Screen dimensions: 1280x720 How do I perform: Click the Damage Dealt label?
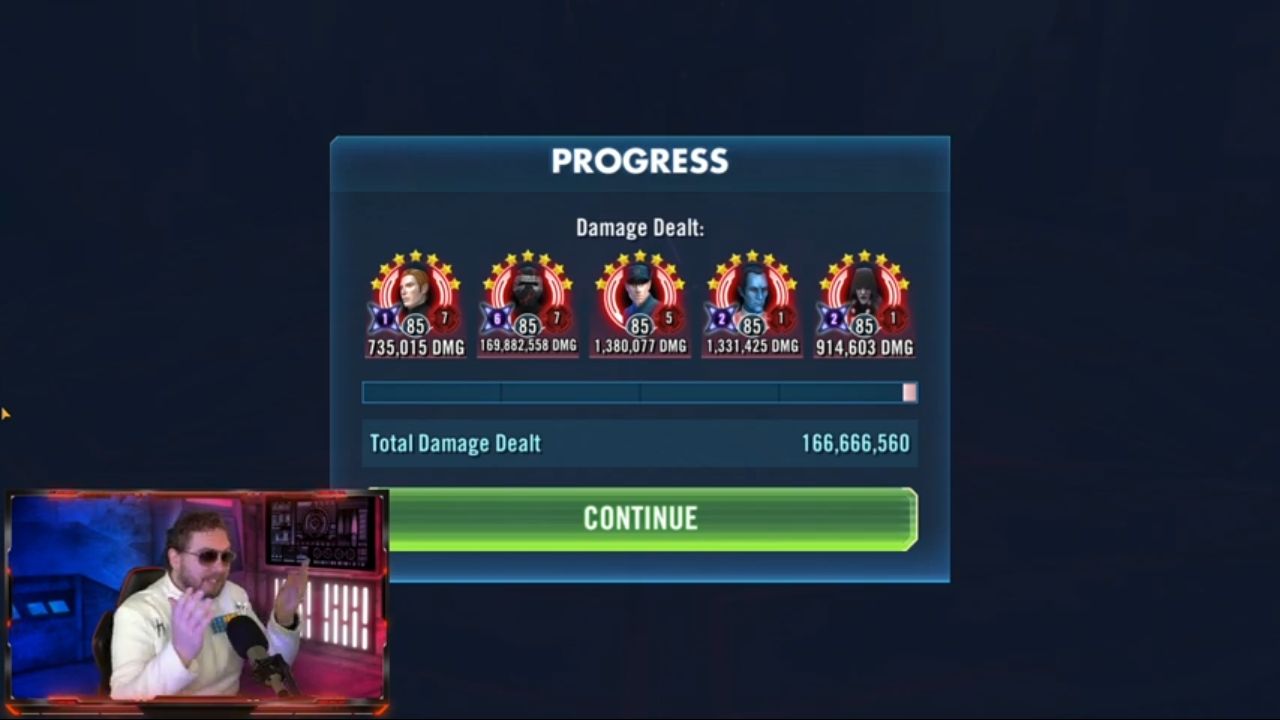tap(639, 227)
